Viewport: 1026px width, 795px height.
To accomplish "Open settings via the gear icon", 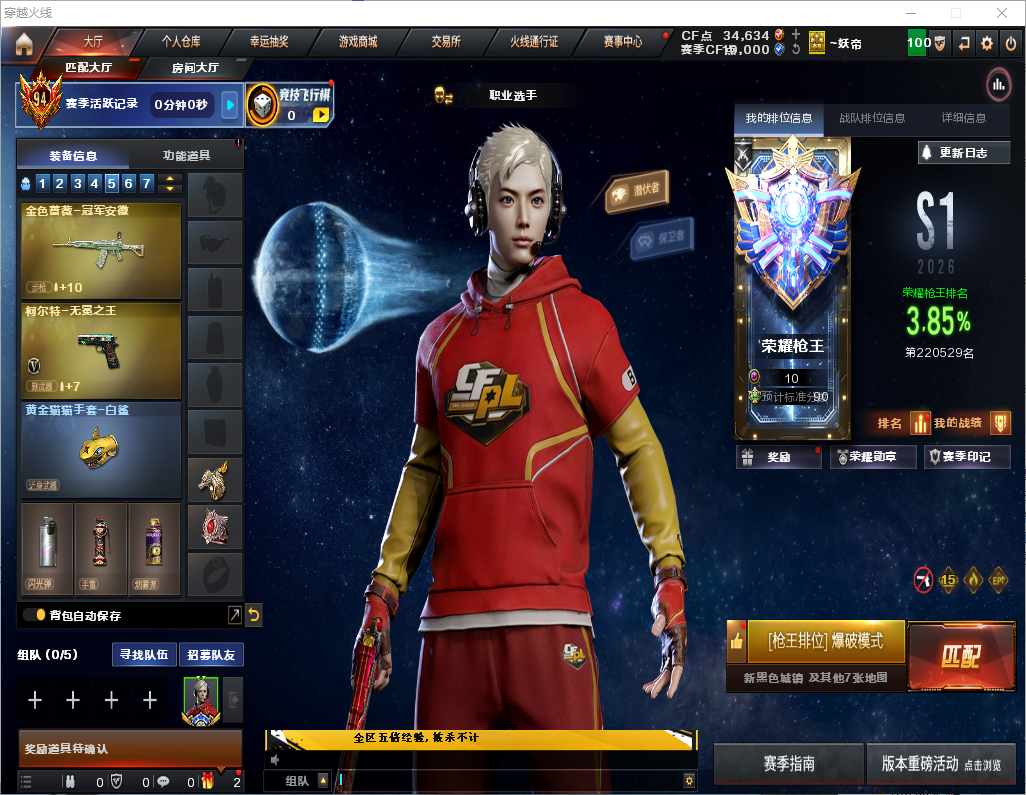I will point(987,43).
